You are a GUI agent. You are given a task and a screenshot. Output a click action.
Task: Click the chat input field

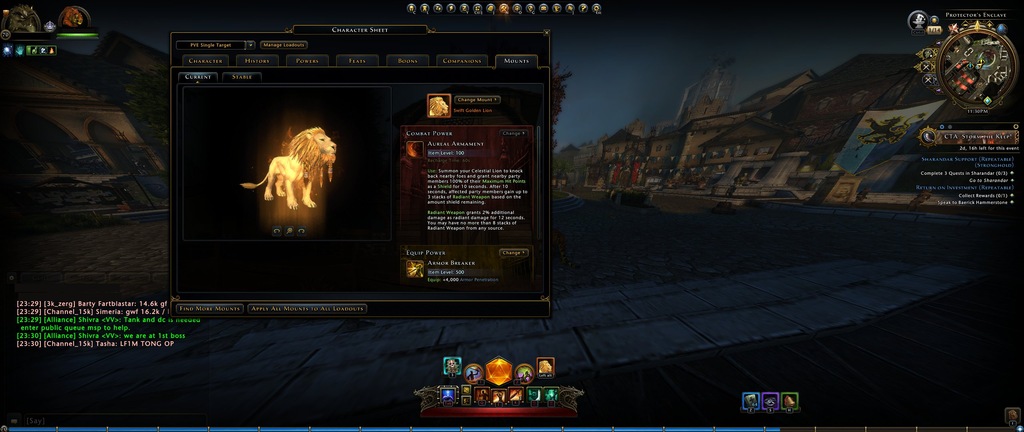point(100,420)
